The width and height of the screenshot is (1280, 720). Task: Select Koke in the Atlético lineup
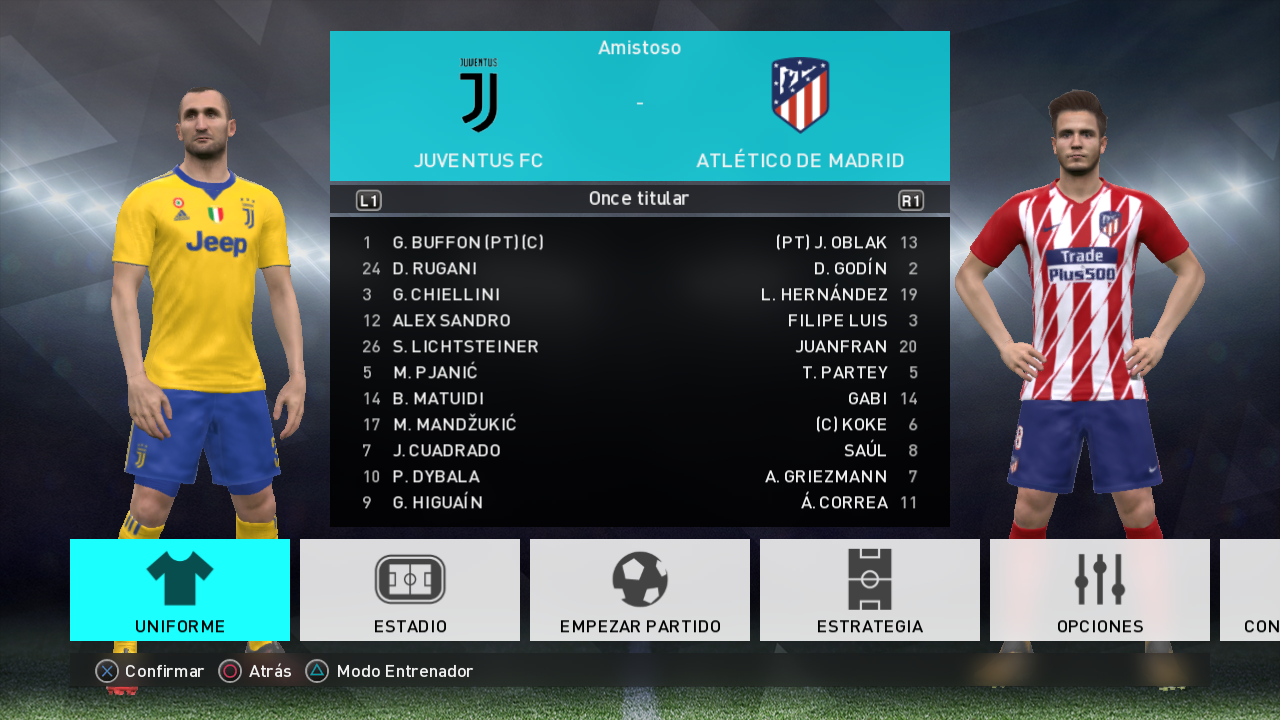[852, 425]
